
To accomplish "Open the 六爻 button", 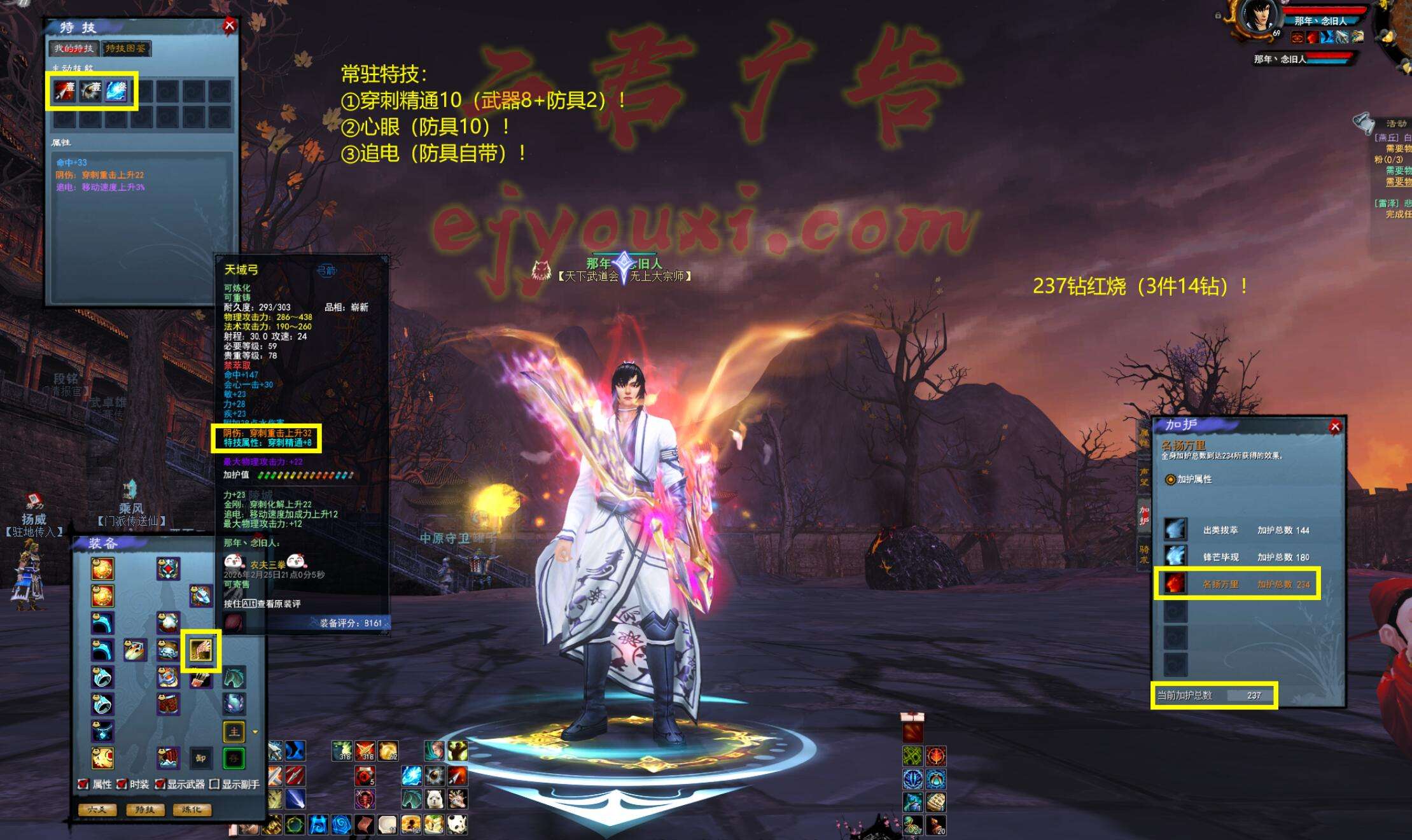I will (97, 809).
